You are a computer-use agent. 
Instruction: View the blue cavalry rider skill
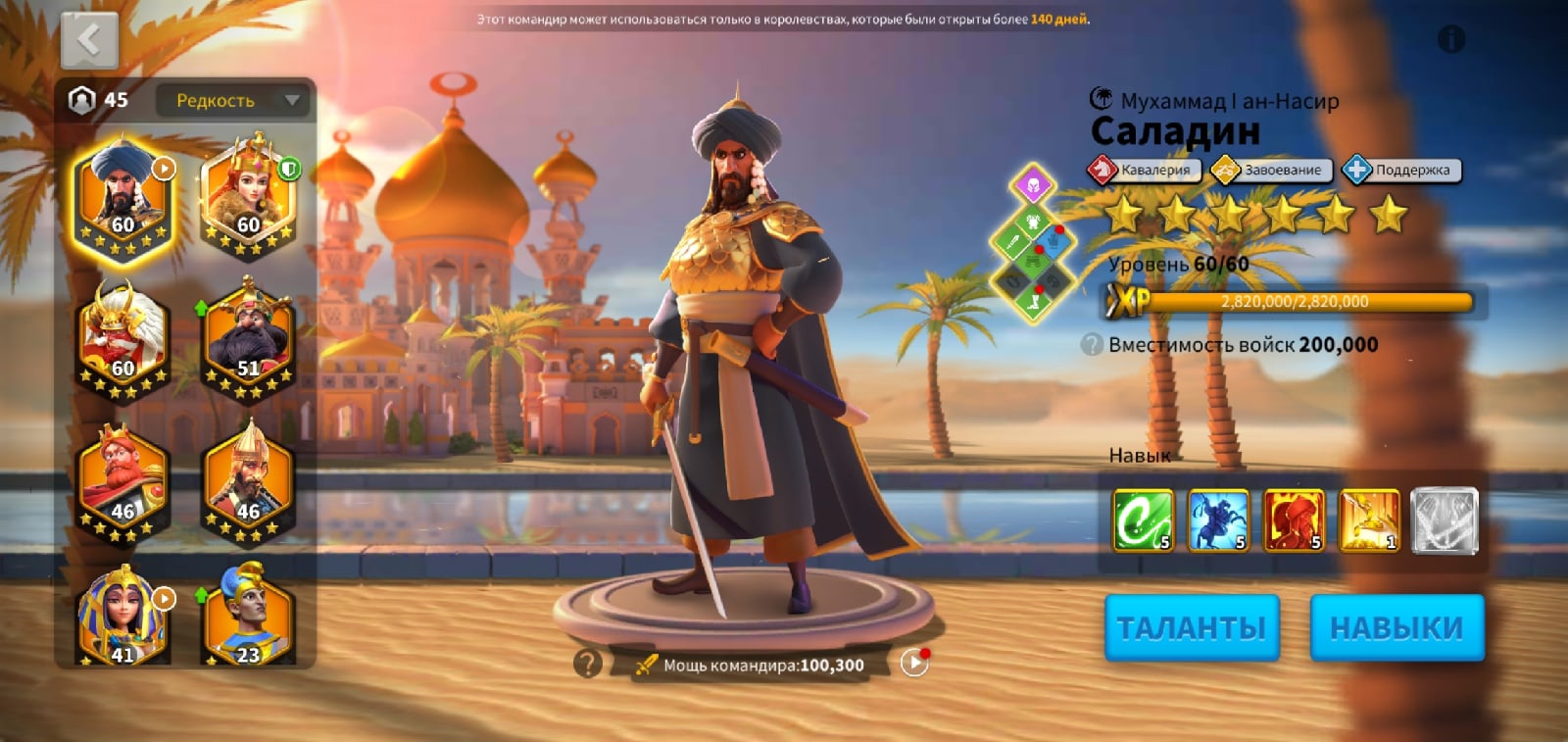[1218, 519]
